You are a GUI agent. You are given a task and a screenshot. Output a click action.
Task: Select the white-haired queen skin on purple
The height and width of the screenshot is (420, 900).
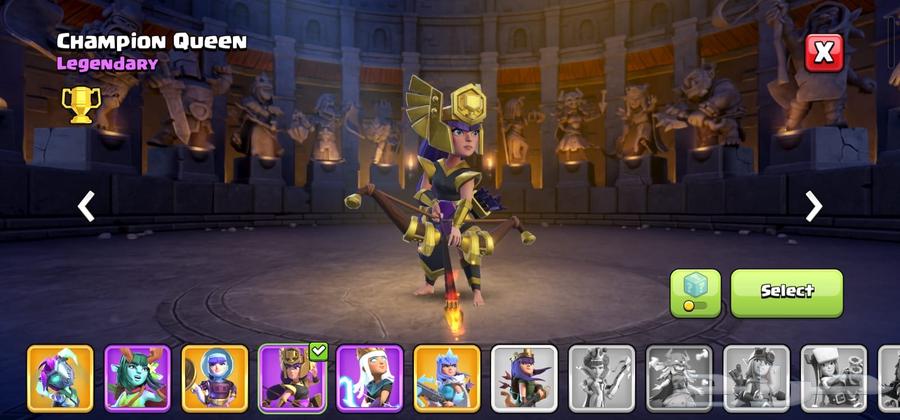[369, 378]
